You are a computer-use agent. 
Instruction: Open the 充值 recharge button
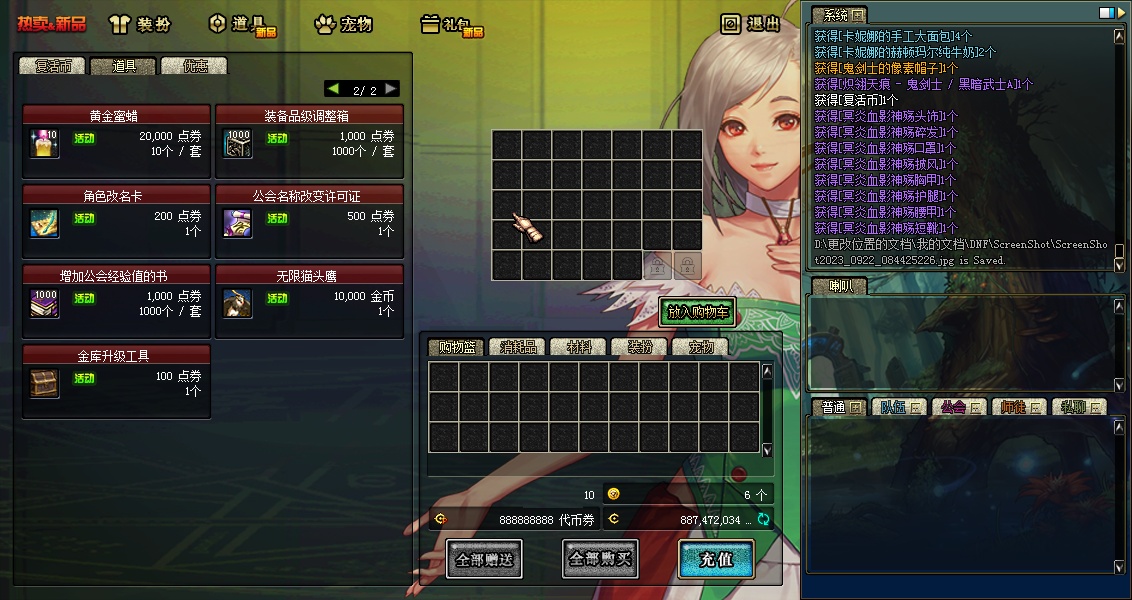pos(715,559)
